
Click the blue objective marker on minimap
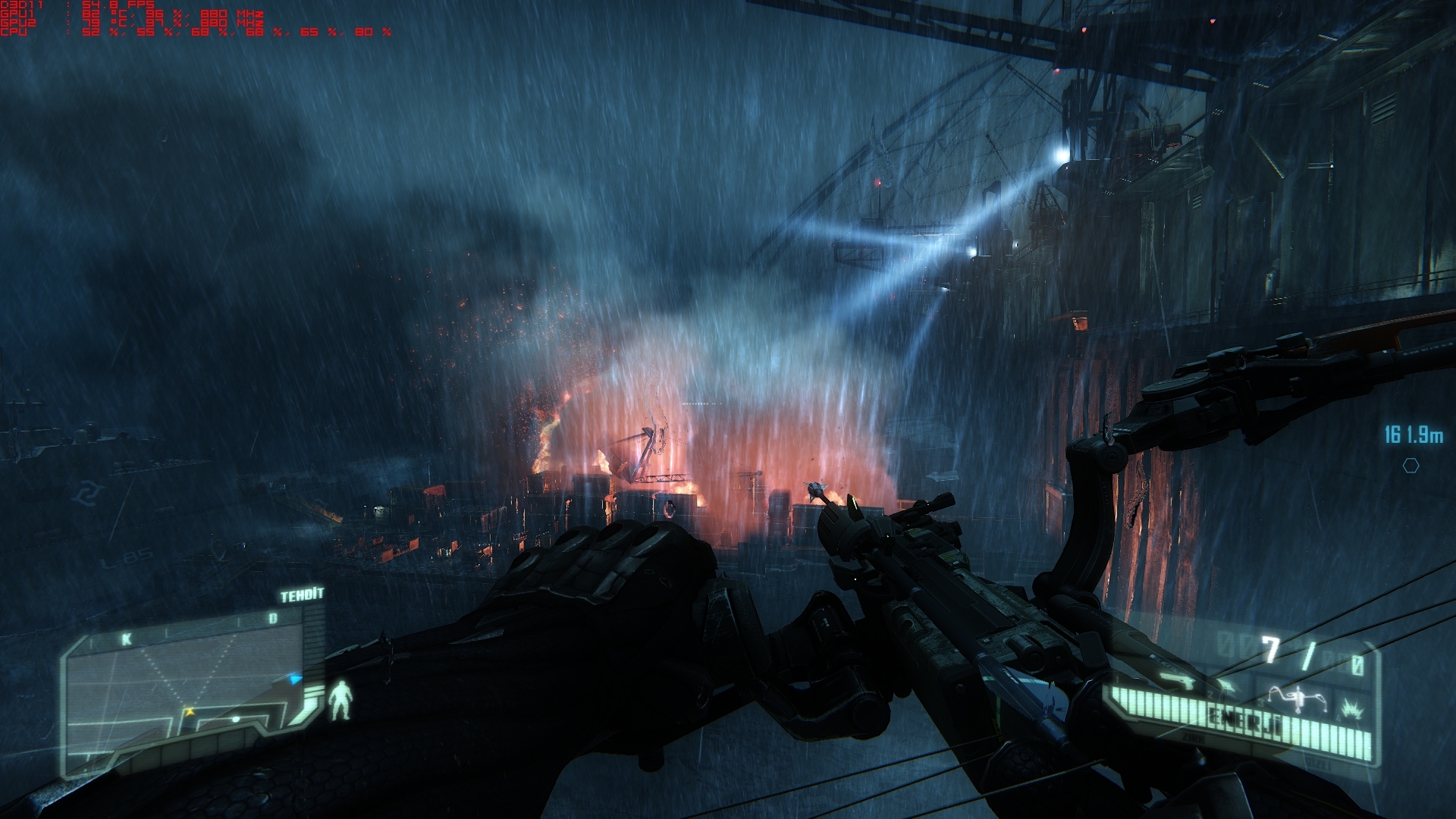pyautogui.click(x=296, y=679)
